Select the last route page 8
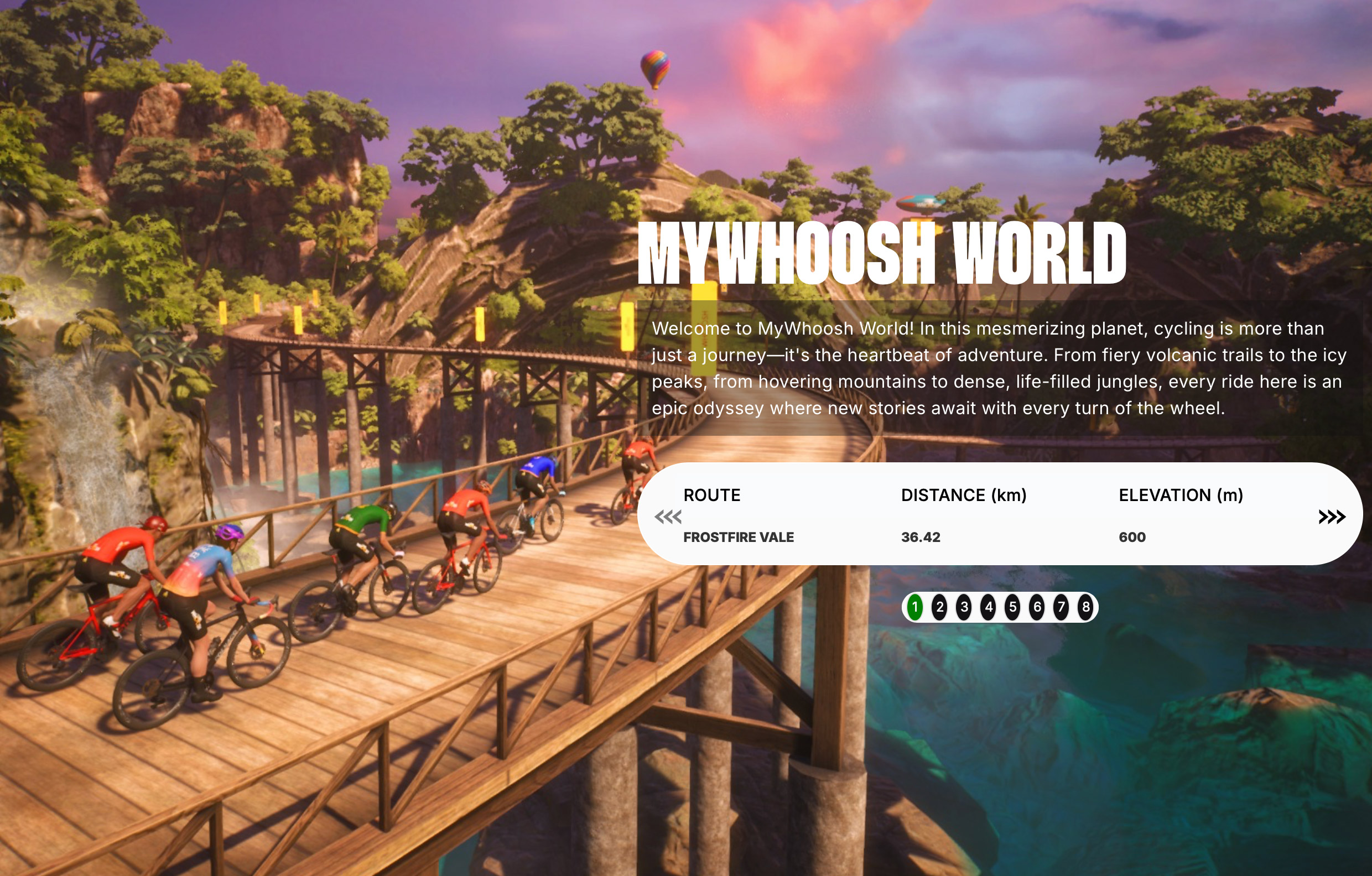 pyautogui.click(x=1085, y=607)
